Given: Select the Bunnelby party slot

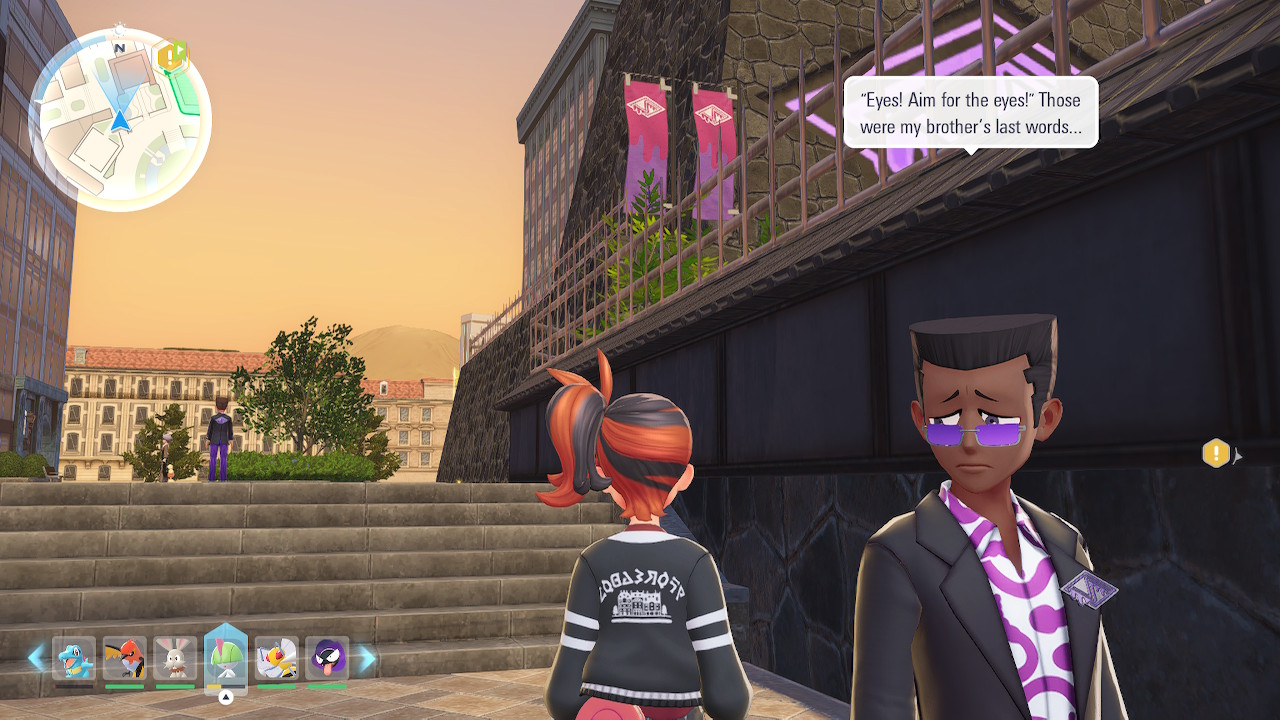Looking at the screenshot, I should click(175, 659).
